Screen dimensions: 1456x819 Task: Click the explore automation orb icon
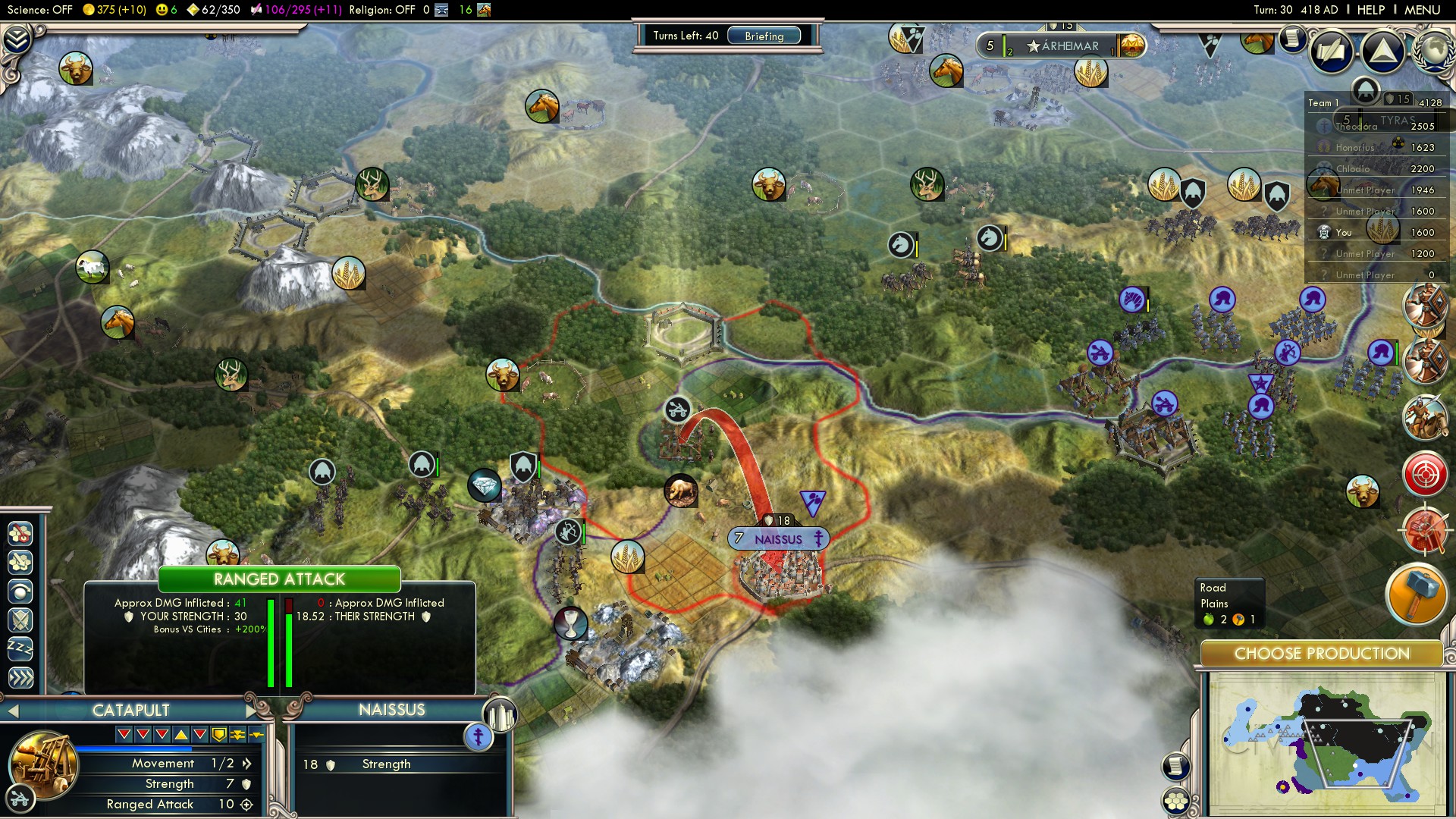click(20, 590)
